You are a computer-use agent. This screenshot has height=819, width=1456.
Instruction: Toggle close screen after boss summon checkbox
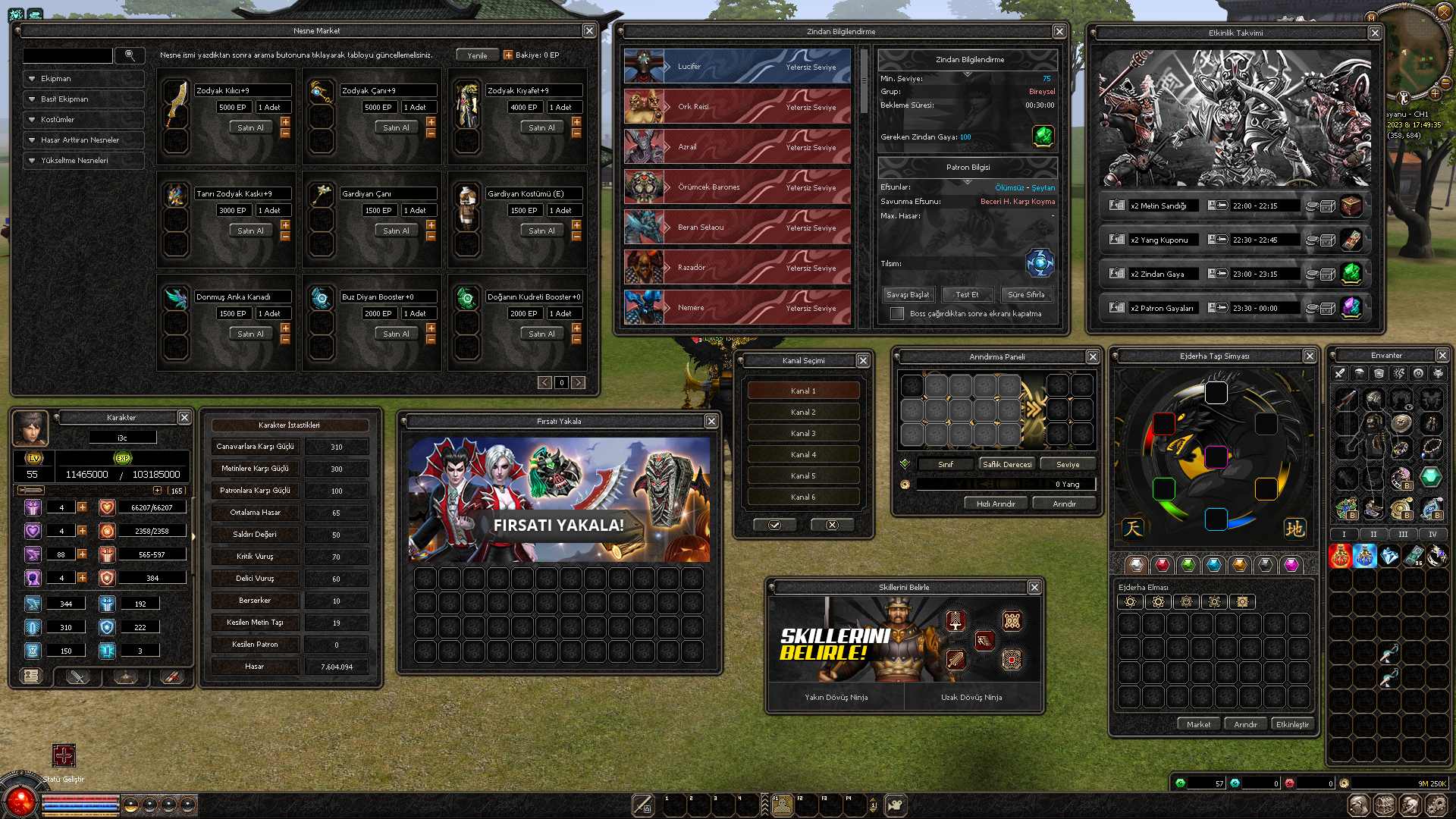point(897,313)
